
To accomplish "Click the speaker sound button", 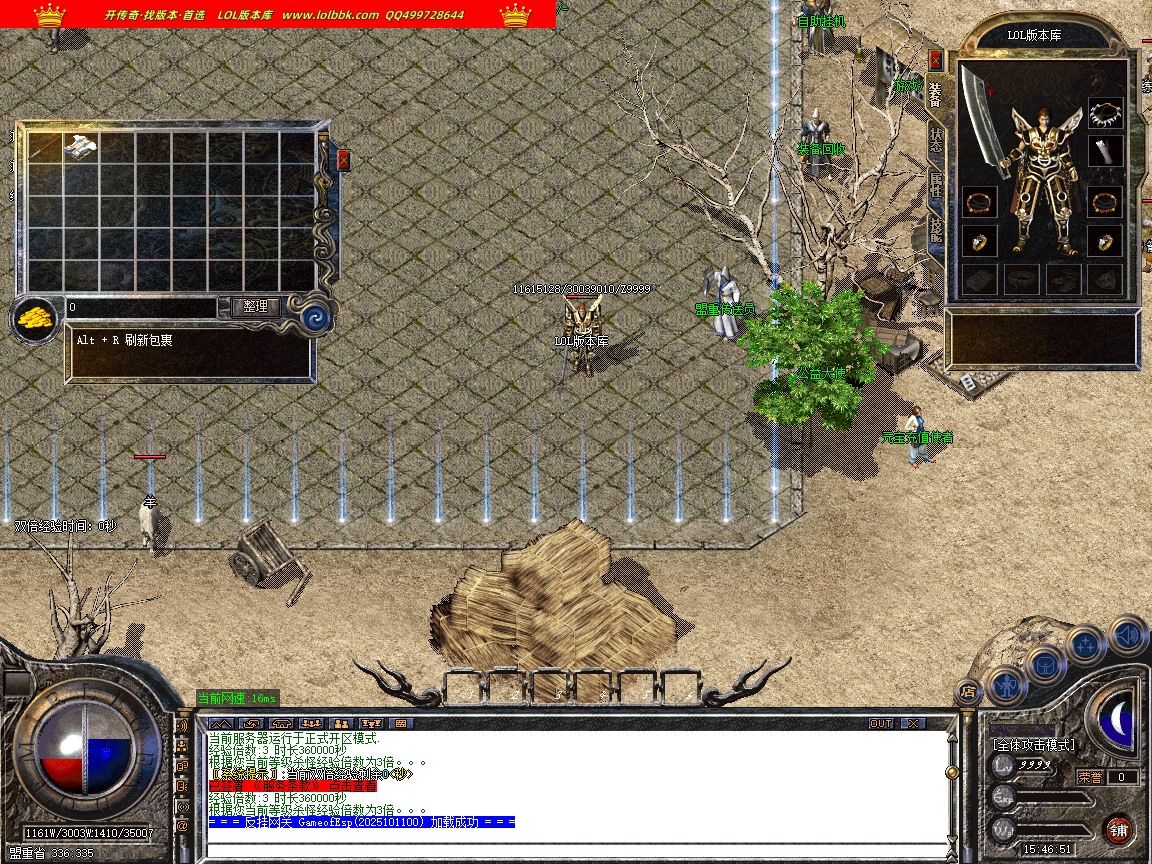I will pos(1127,634).
